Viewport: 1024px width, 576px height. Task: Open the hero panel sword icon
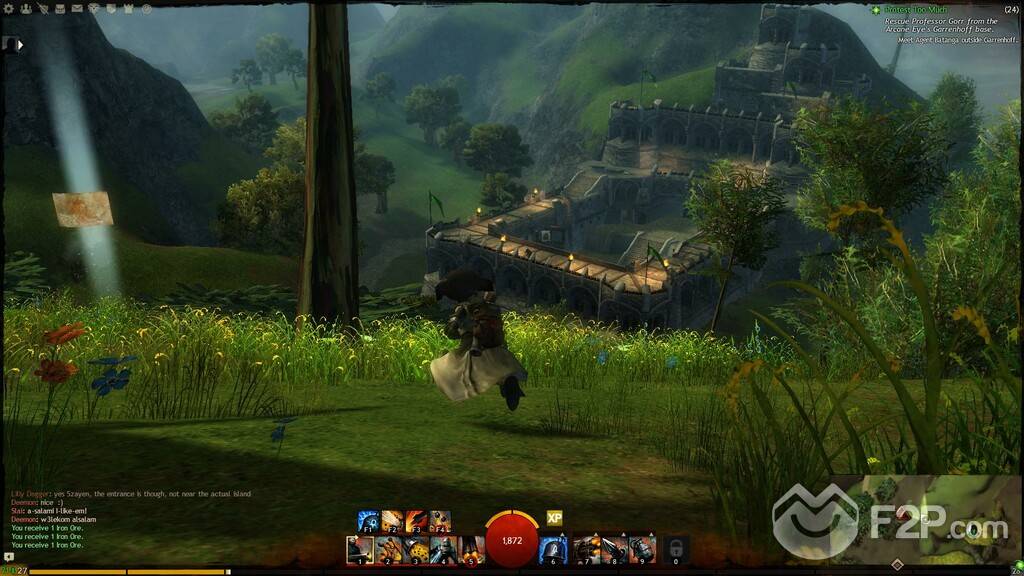point(42,8)
